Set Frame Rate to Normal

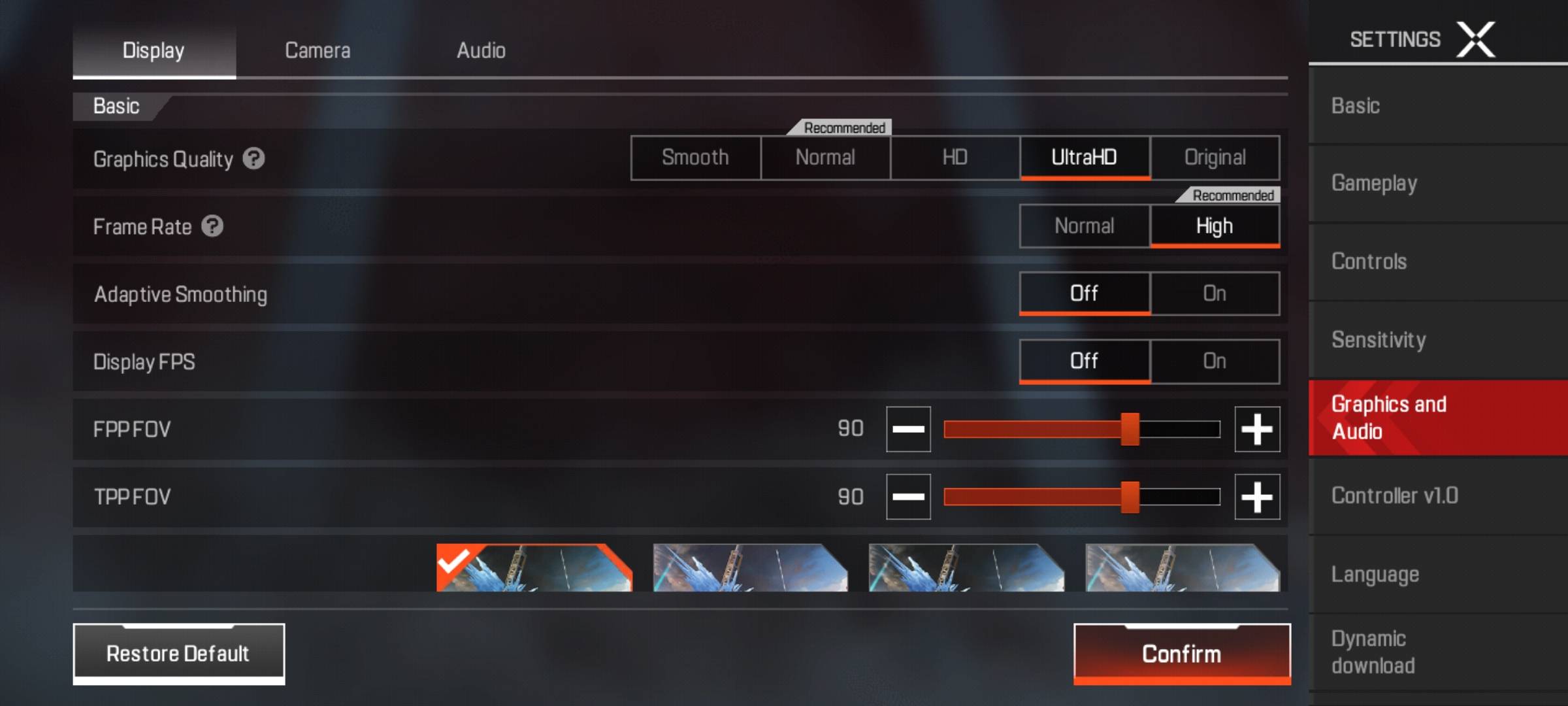1084,226
